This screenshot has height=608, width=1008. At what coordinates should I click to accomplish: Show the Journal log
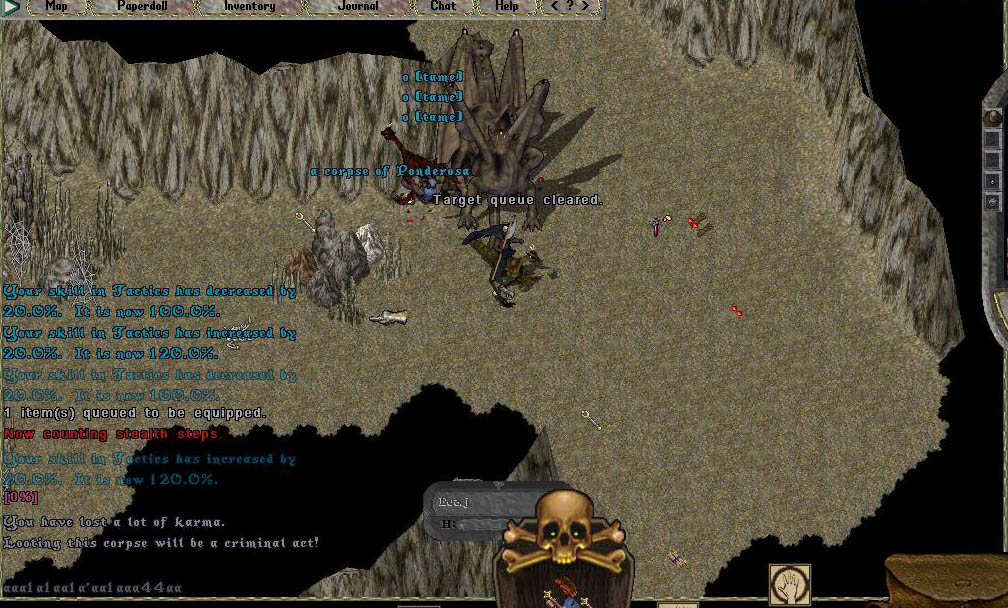tap(358, 6)
